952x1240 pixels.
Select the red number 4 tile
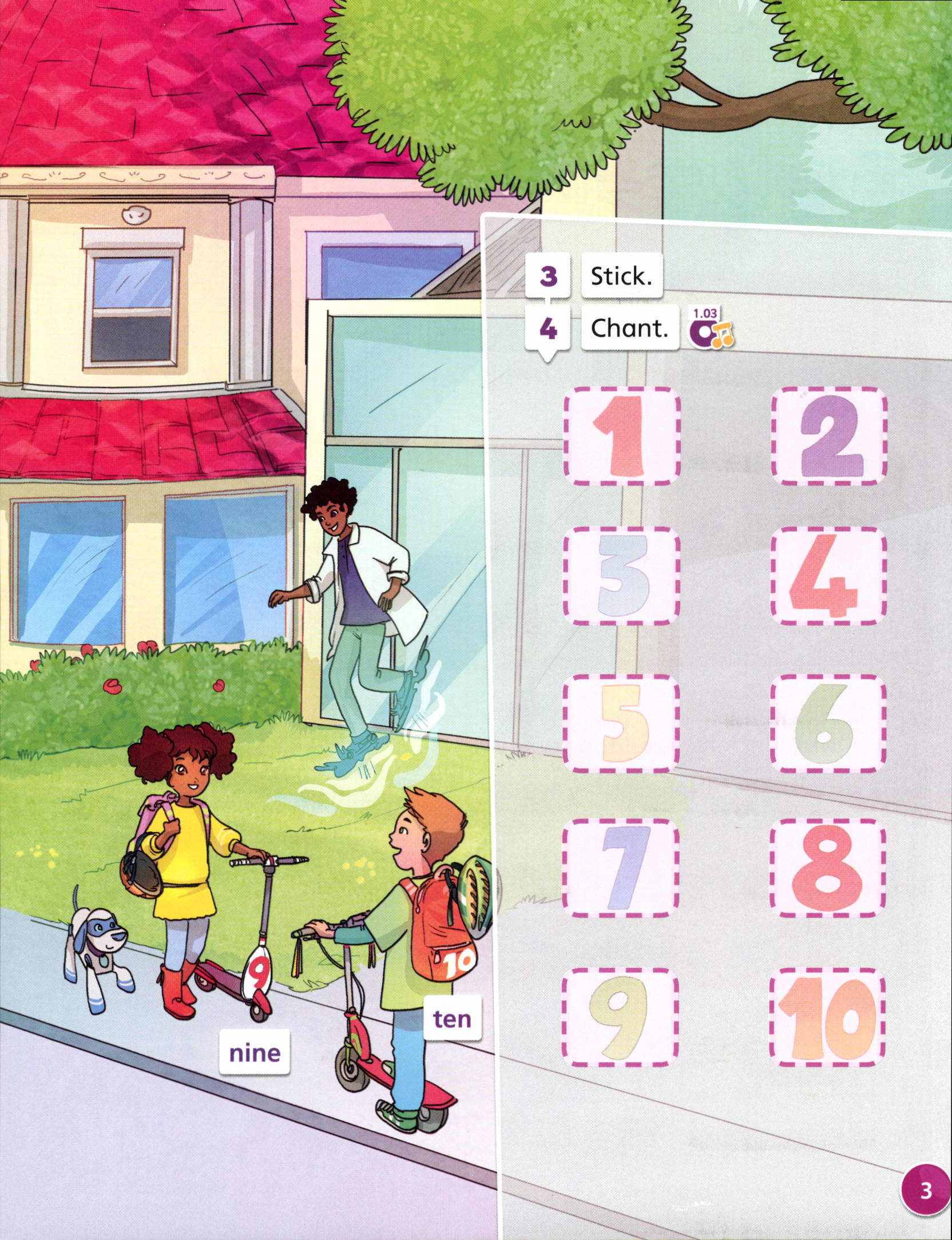point(829,576)
